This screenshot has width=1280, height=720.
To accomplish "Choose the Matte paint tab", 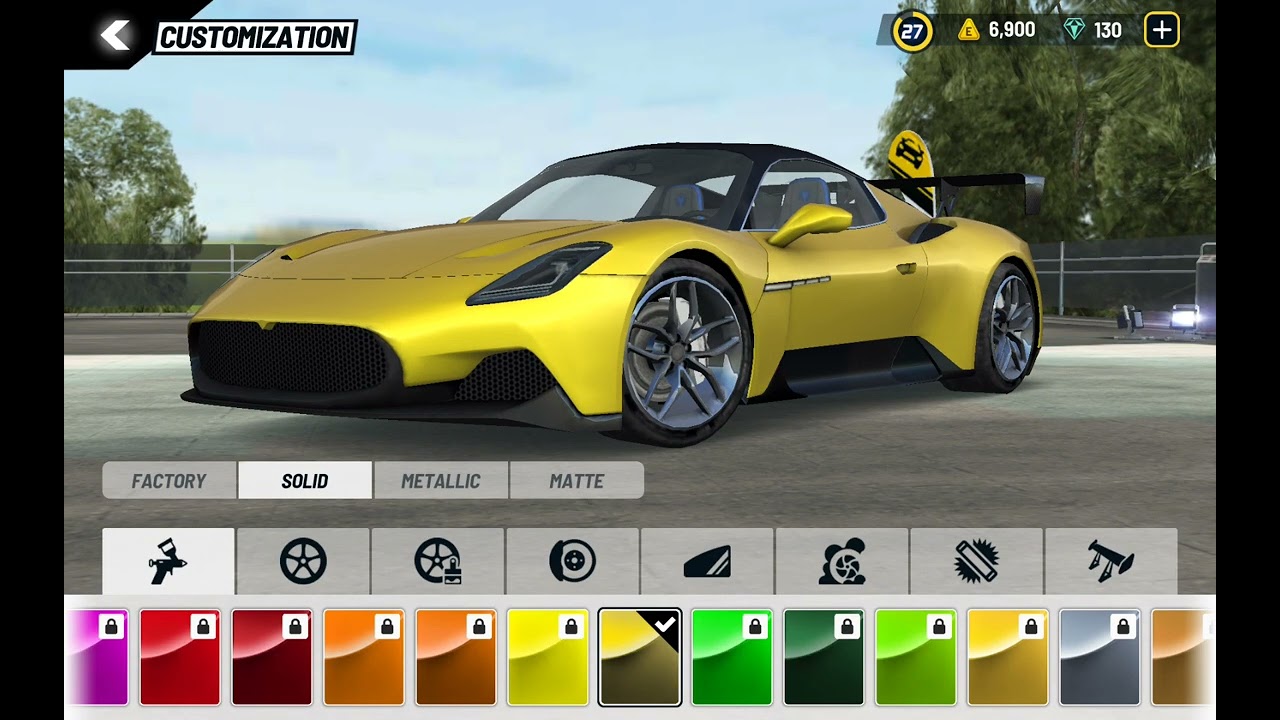I will point(577,481).
